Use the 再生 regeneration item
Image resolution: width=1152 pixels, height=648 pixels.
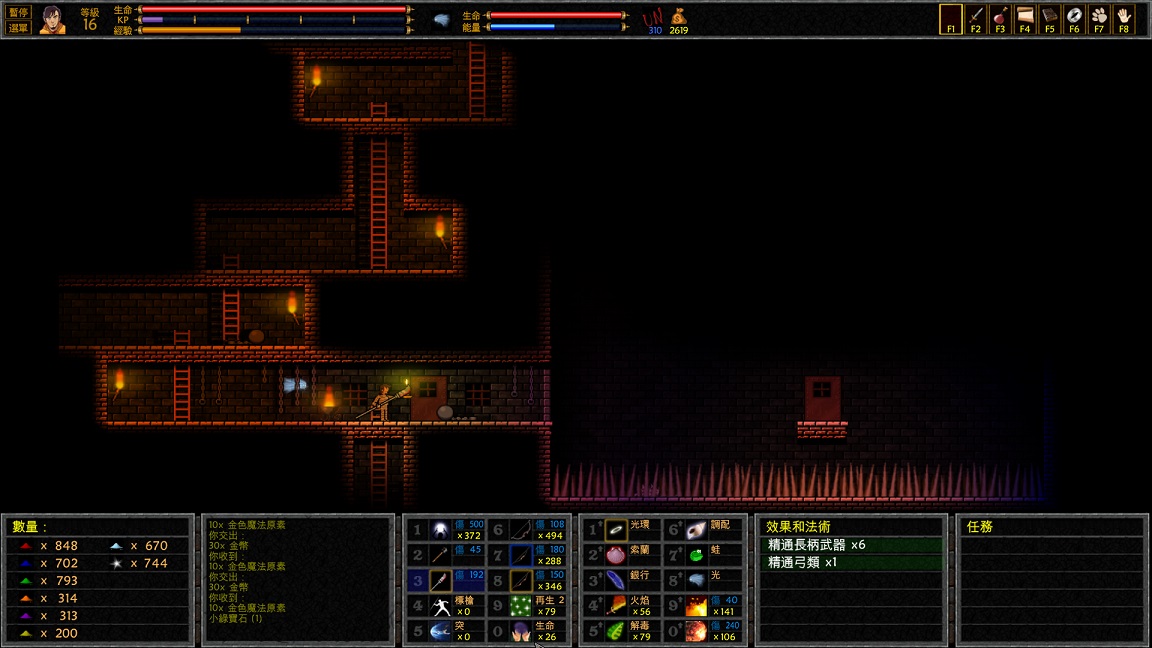click(x=521, y=606)
